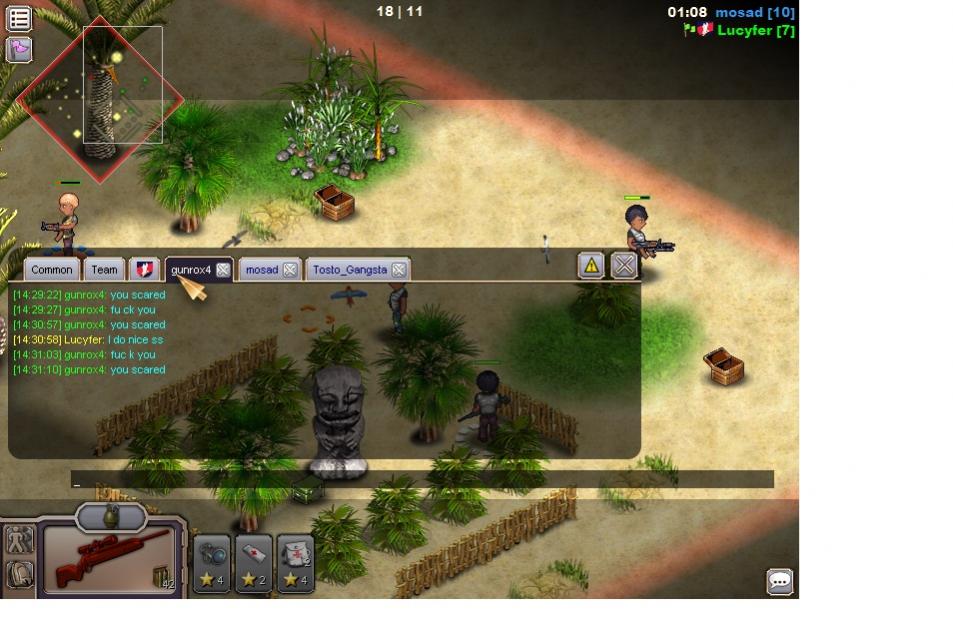953x618 pixels.
Task: Toggle the character stance button
Action: click(19, 540)
